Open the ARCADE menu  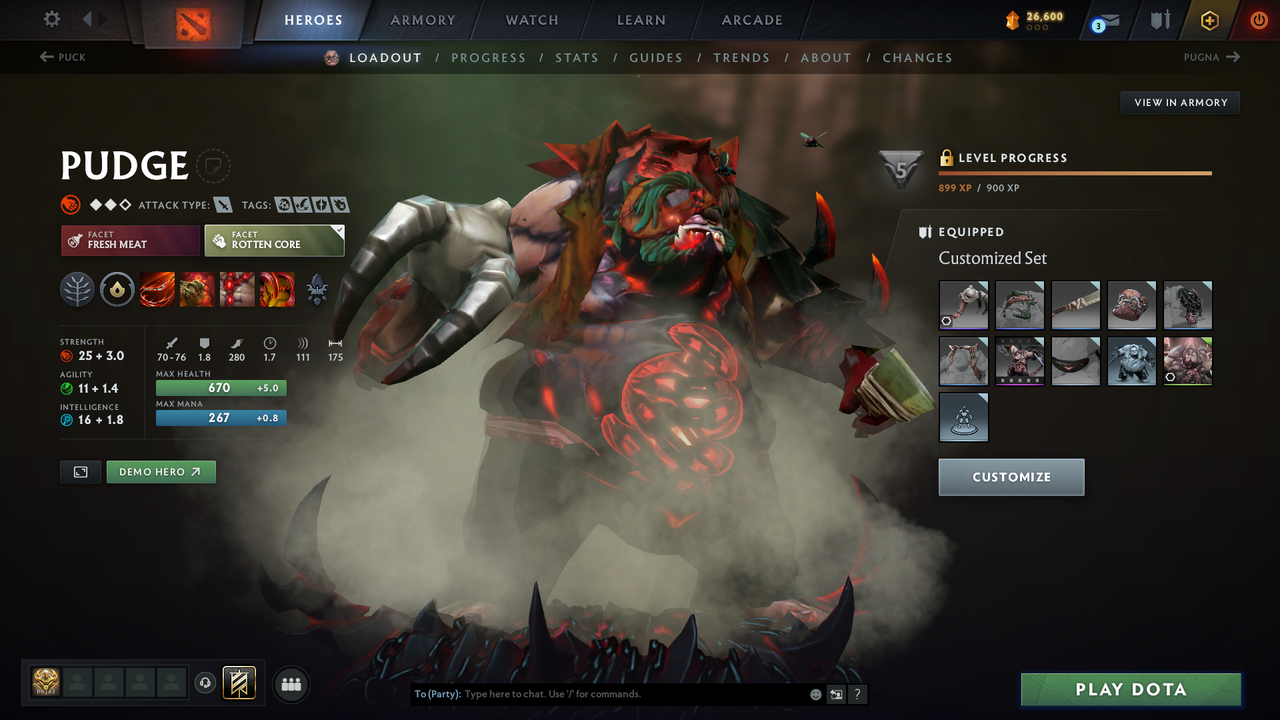[751, 19]
